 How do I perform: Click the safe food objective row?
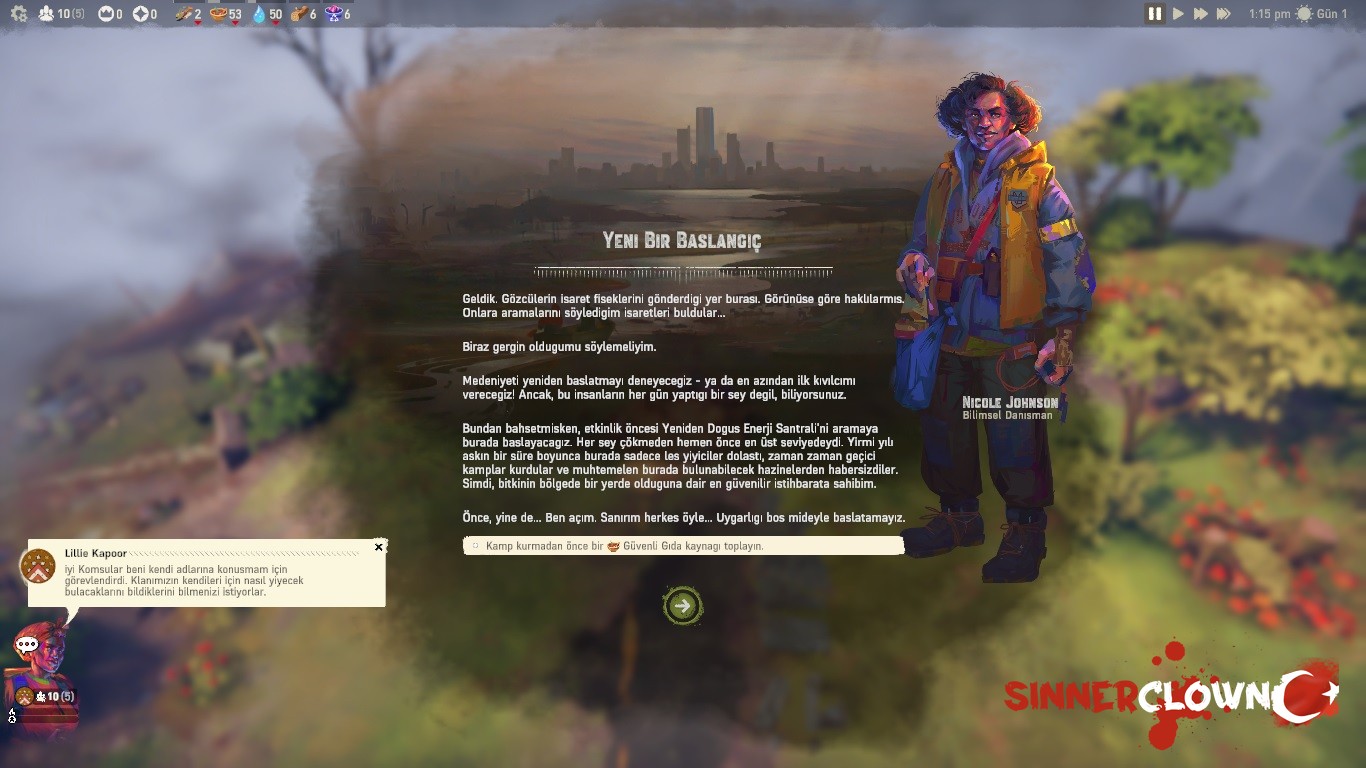683,546
